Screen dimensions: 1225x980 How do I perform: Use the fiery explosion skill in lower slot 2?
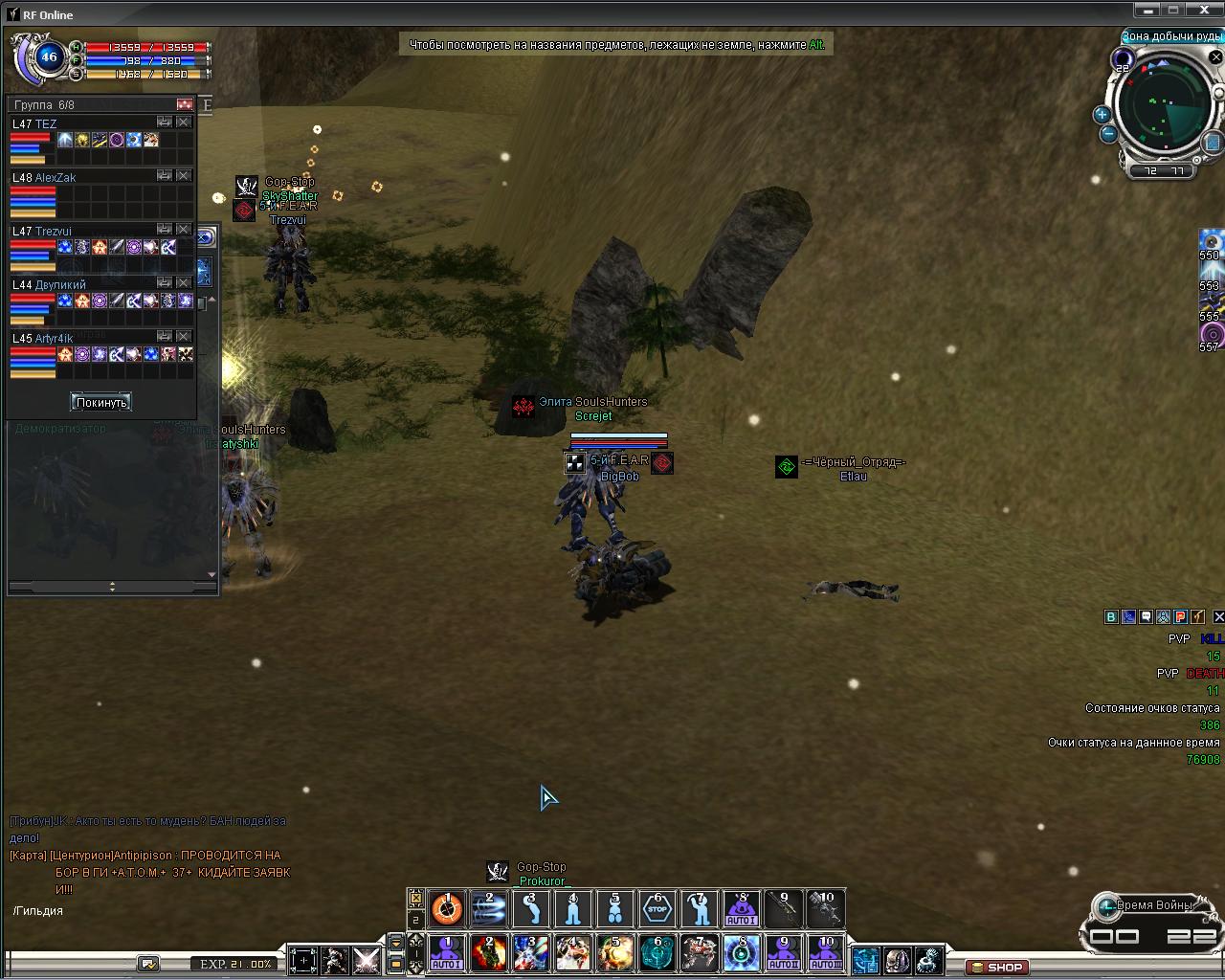(x=489, y=953)
